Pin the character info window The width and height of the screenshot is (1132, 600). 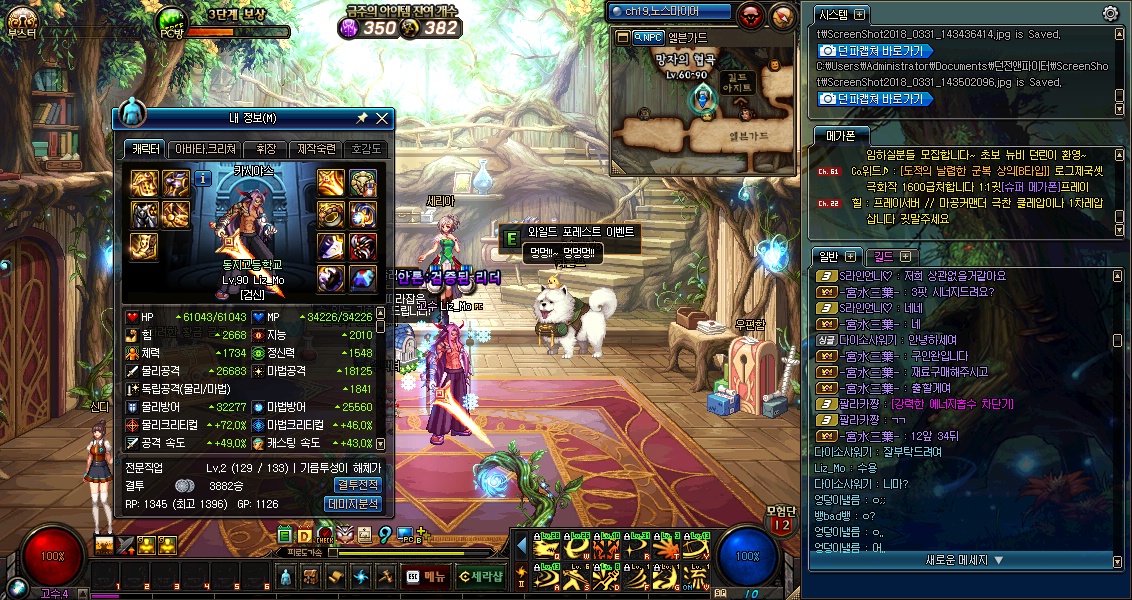point(362,117)
